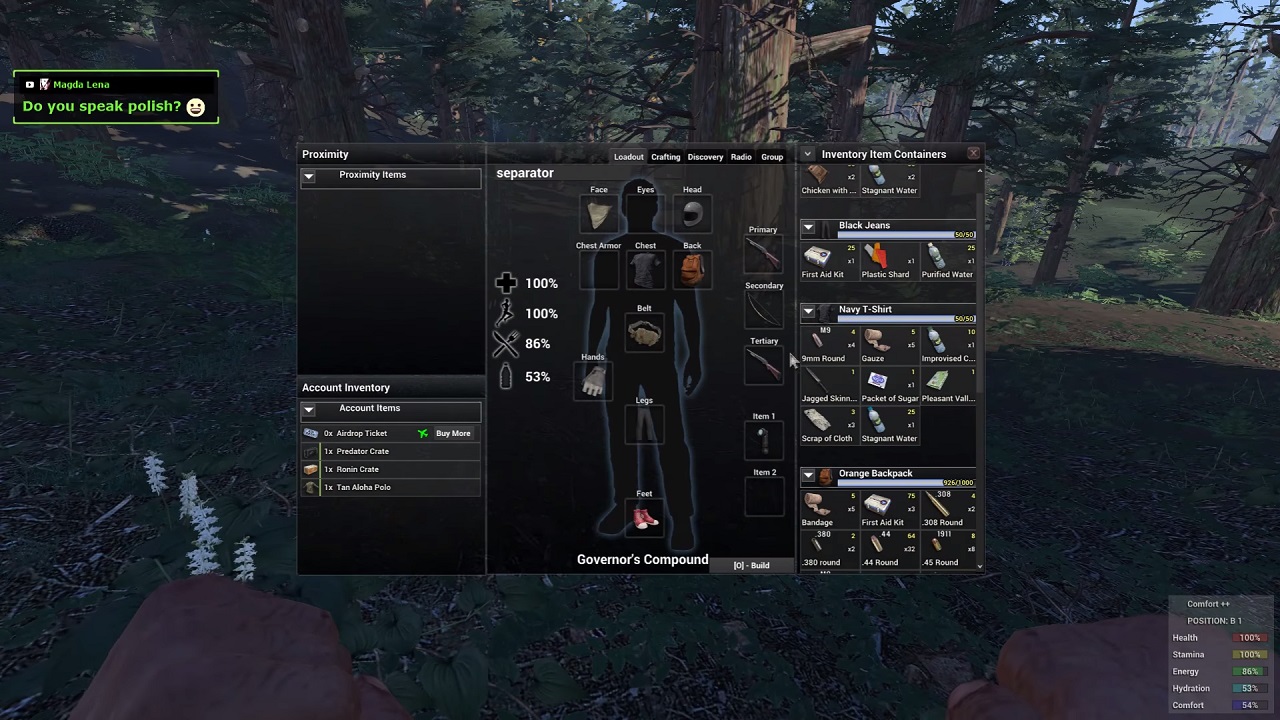The height and width of the screenshot is (720, 1280).
Task: Click the red sneakers in Feet slot
Action: [645, 518]
